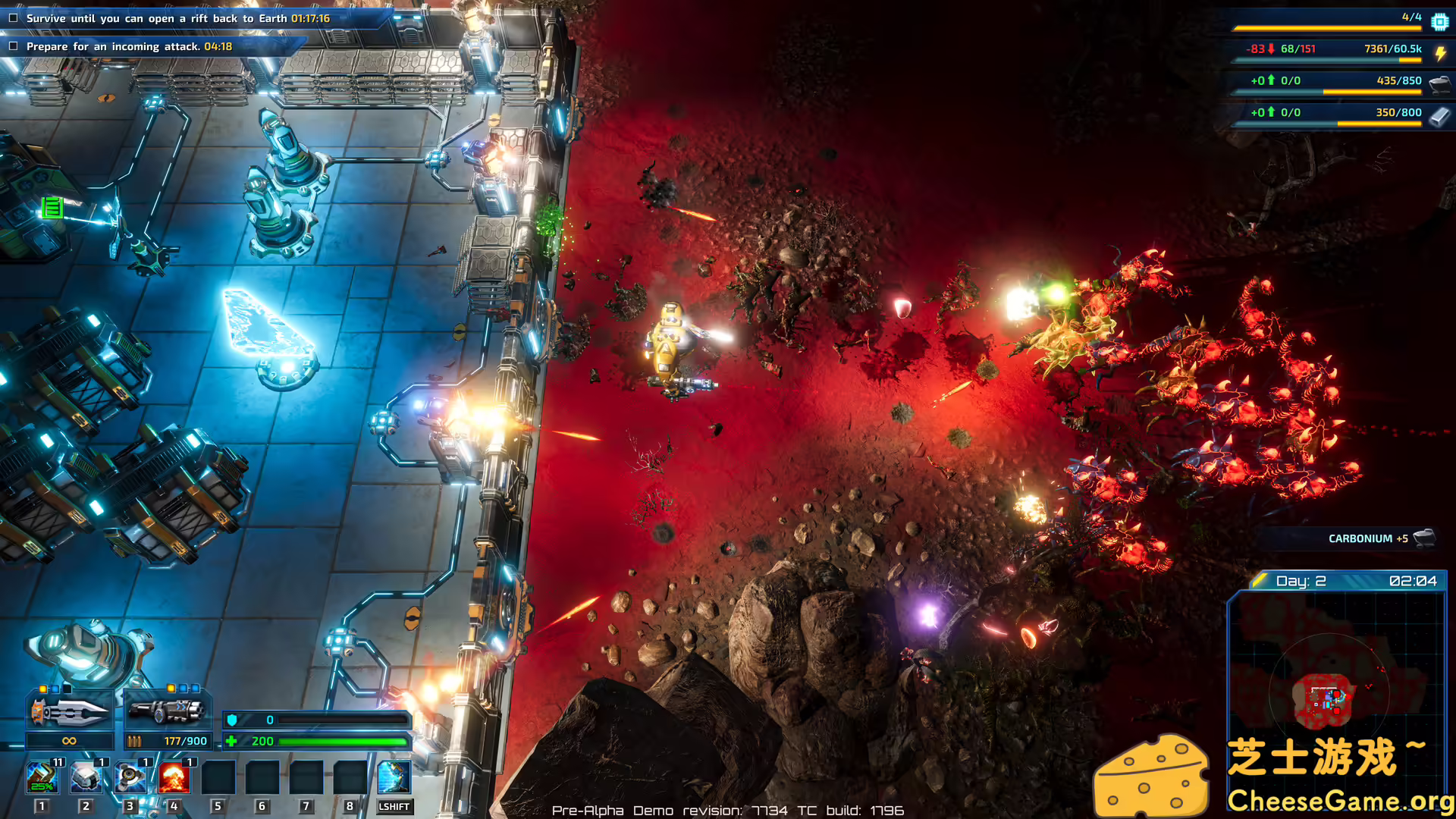Screen dimensions: 1456x819
Task: Click the green health bar showing 200
Action: (341, 741)
